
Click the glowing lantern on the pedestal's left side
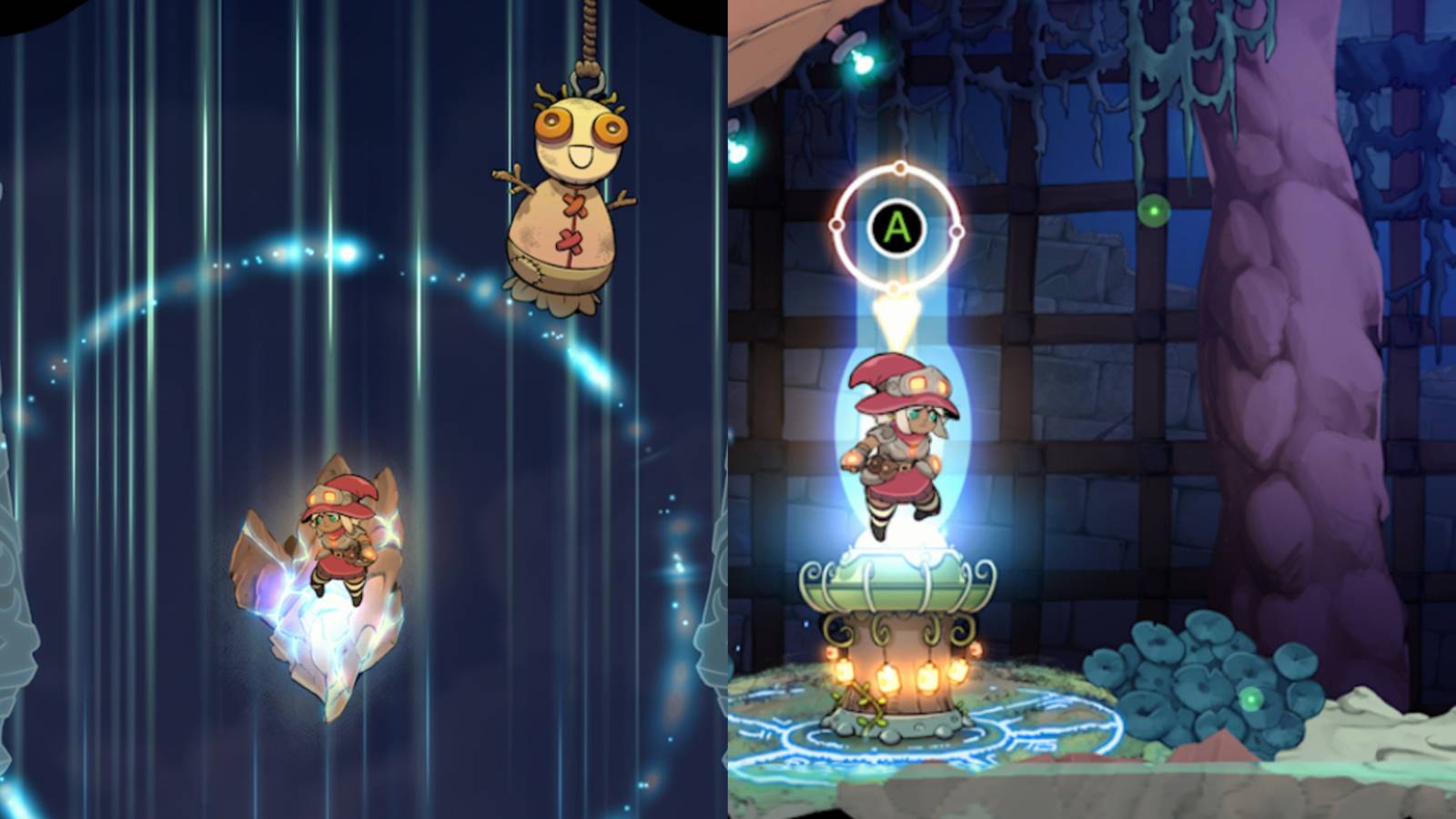coord(844,673)
